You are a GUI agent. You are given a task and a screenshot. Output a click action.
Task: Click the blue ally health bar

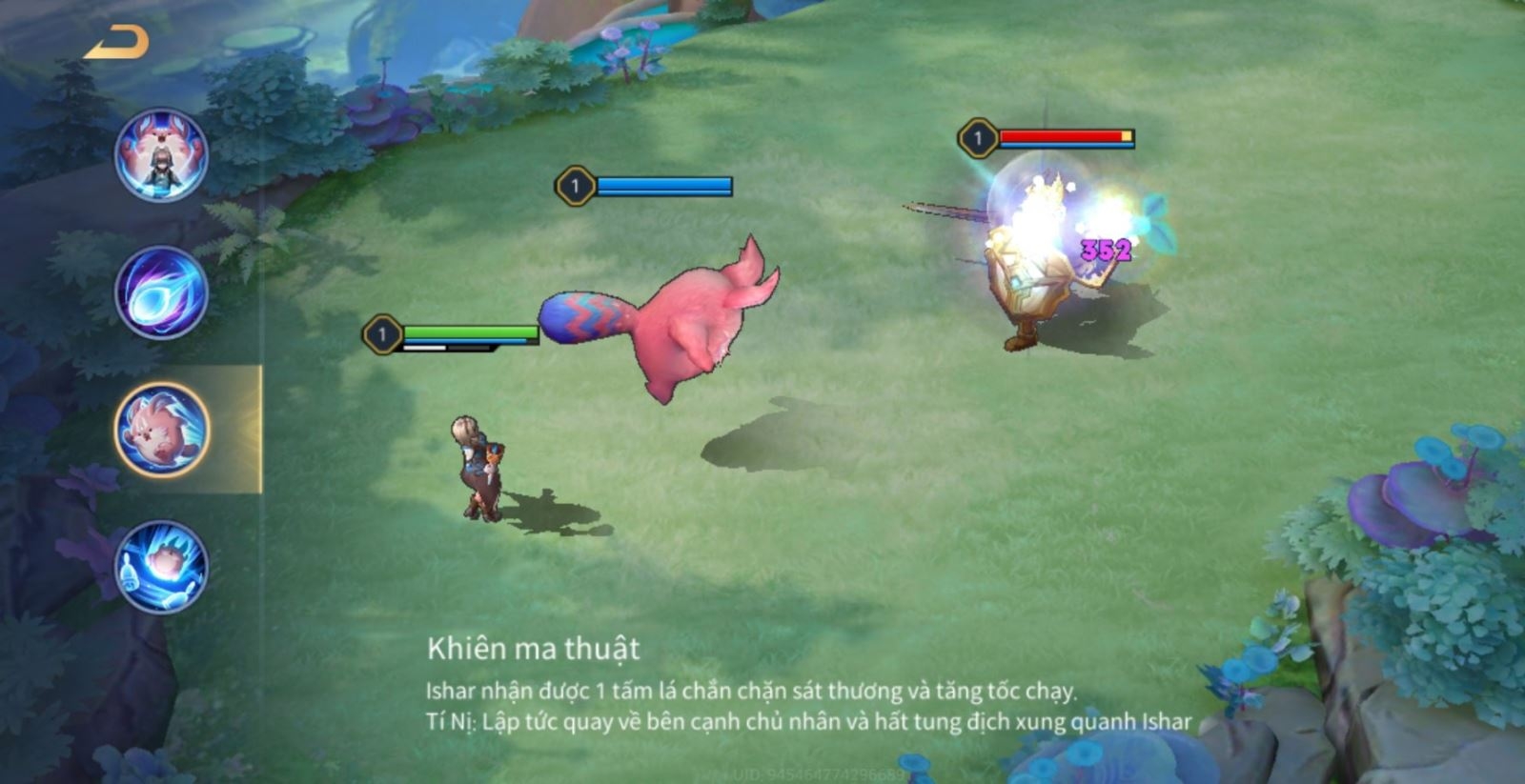click(664, 185)
